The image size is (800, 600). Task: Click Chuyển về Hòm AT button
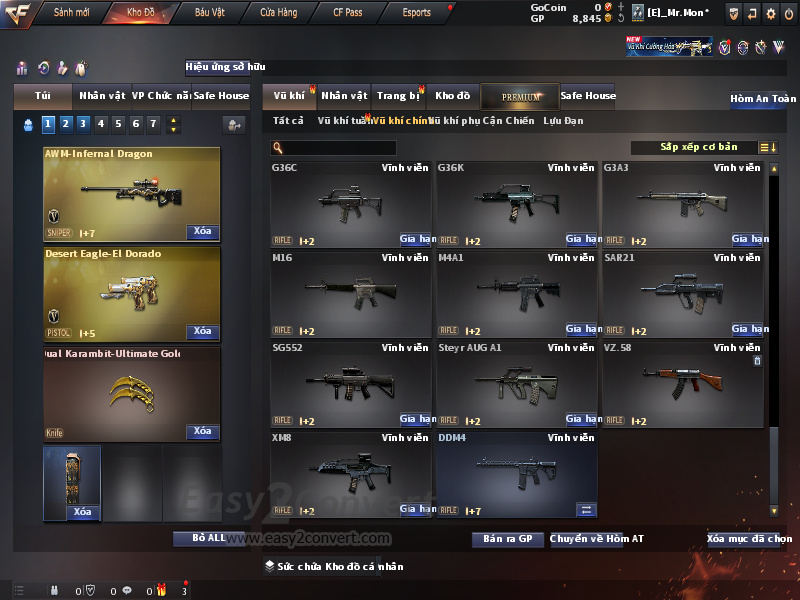coord(596,539)
